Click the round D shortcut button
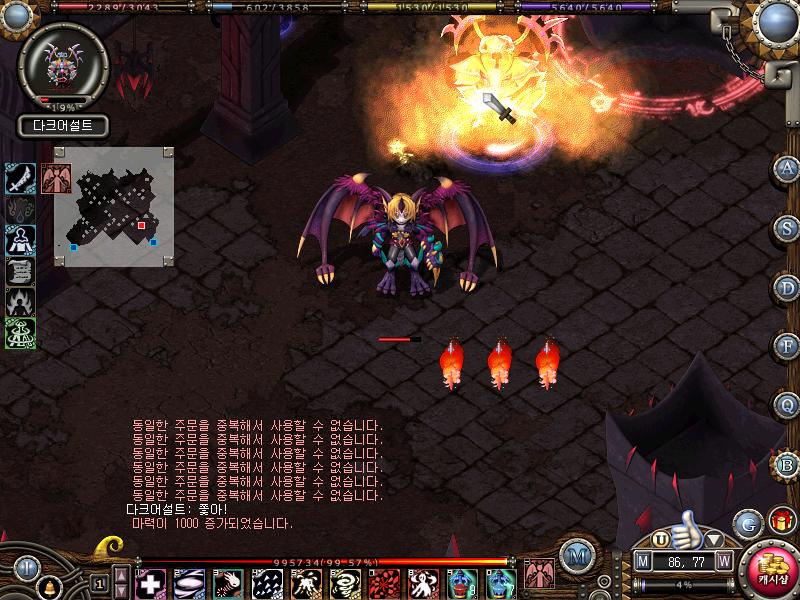The image size is (800, 600). pos(787,287)
